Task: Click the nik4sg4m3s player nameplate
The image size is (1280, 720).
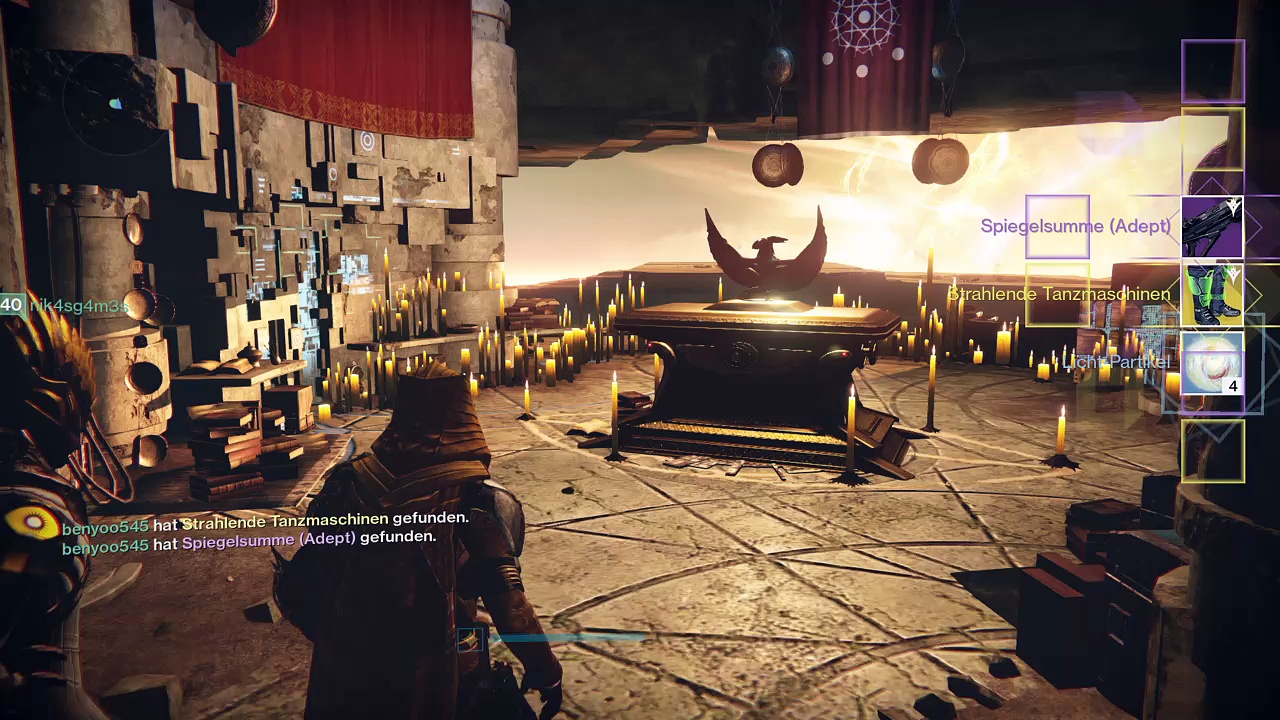Action: [78, 306]
